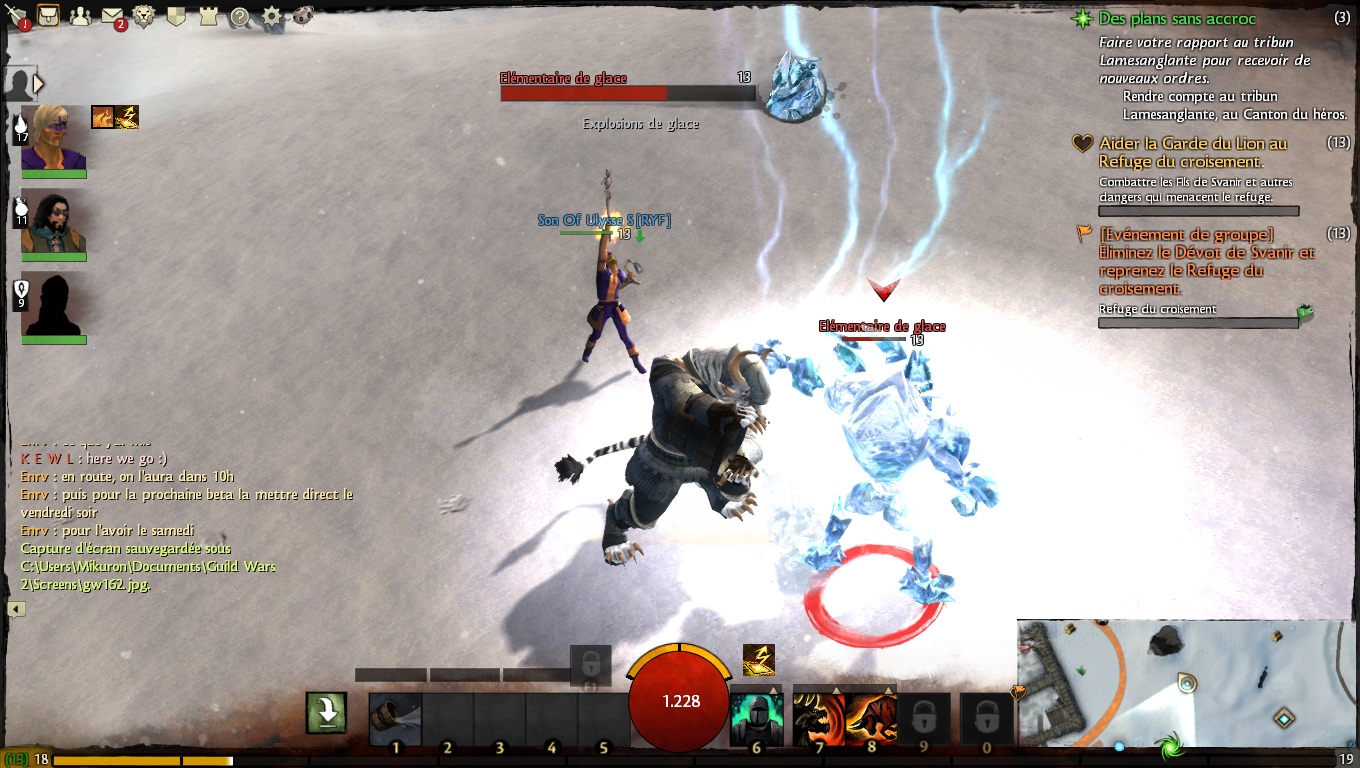Open the inventory bag icon

(48, 16)
